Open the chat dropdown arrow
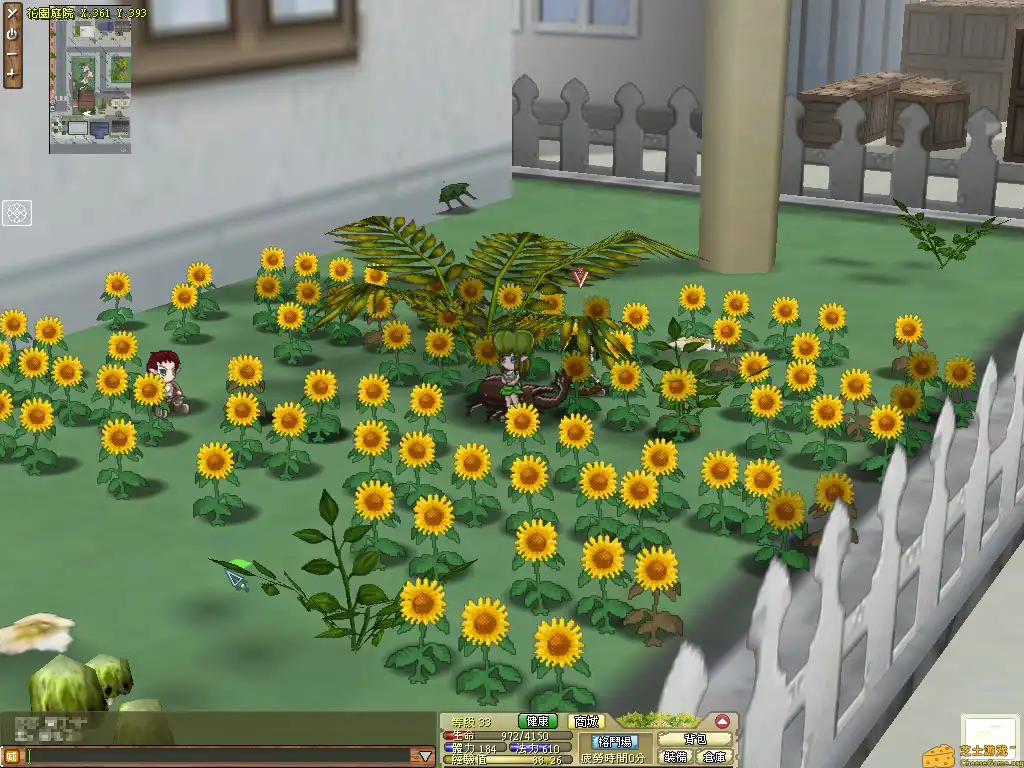 pos(425,756)
